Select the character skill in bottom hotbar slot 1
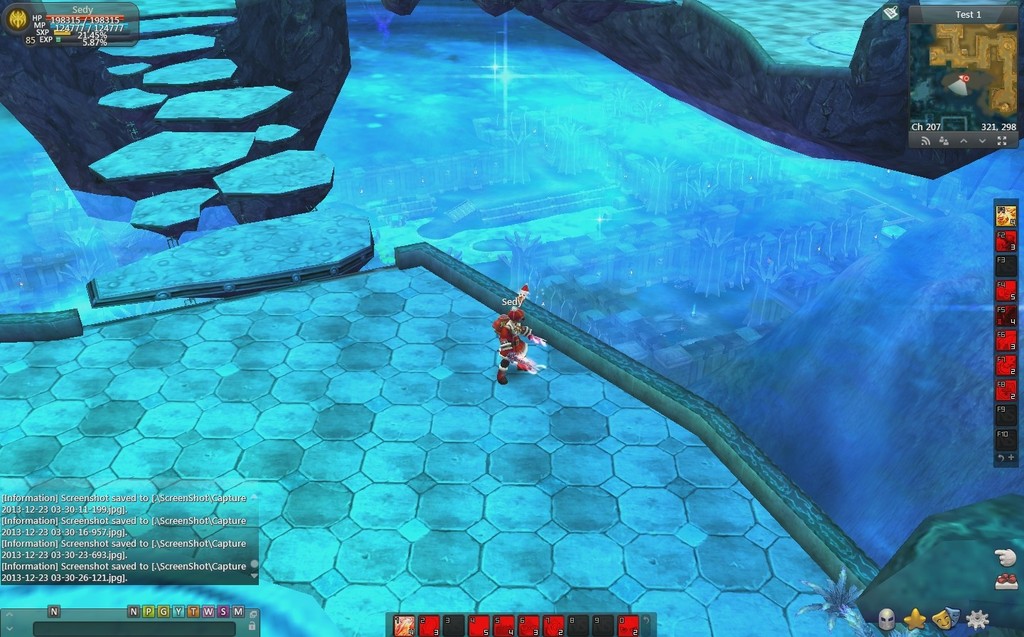Screen dimensions: 1024x637 405,626
